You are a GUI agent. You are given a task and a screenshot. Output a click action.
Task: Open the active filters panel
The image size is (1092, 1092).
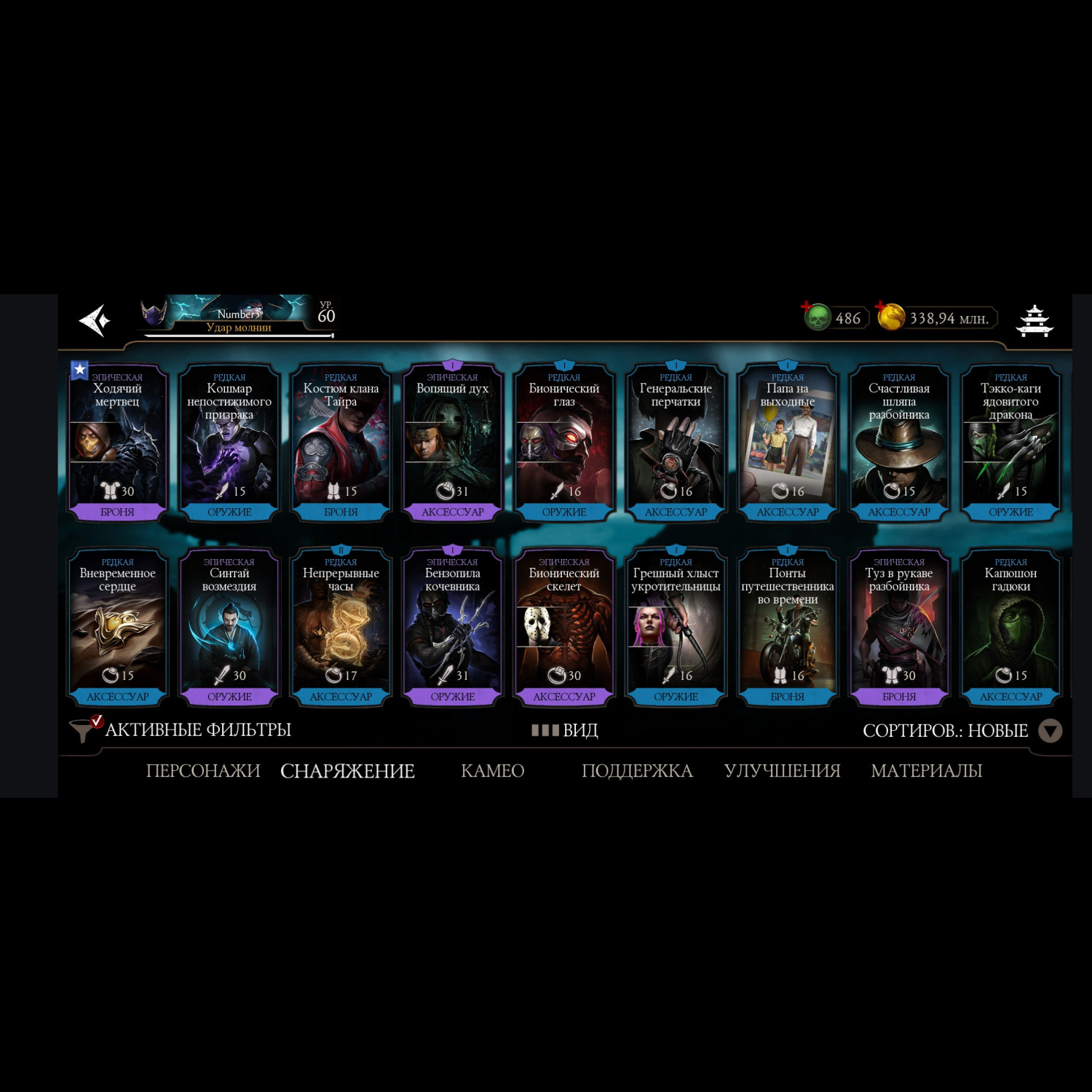[182, 729]
